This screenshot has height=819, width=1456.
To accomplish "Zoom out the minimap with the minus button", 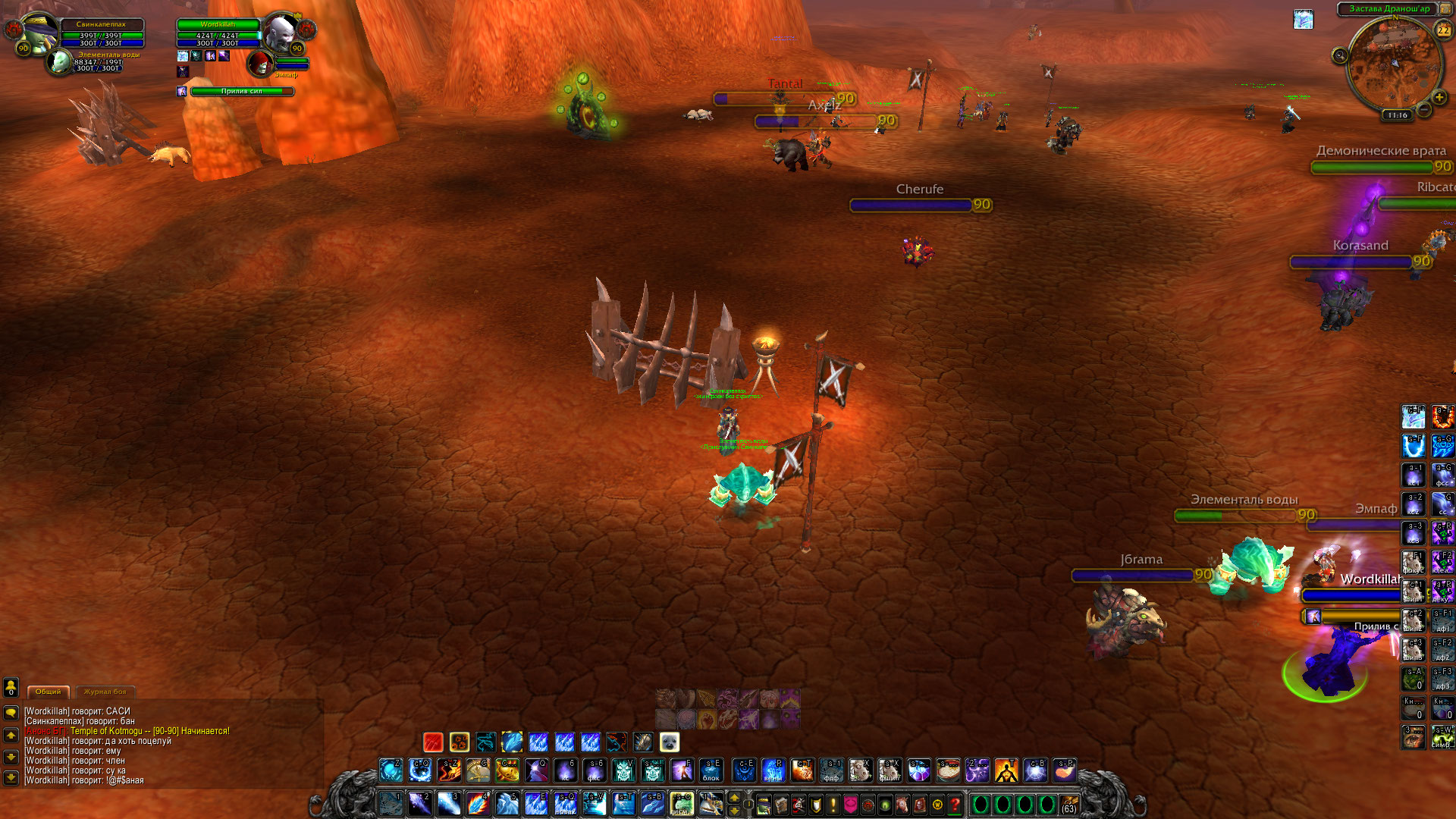I will [x=1424, y=110].
